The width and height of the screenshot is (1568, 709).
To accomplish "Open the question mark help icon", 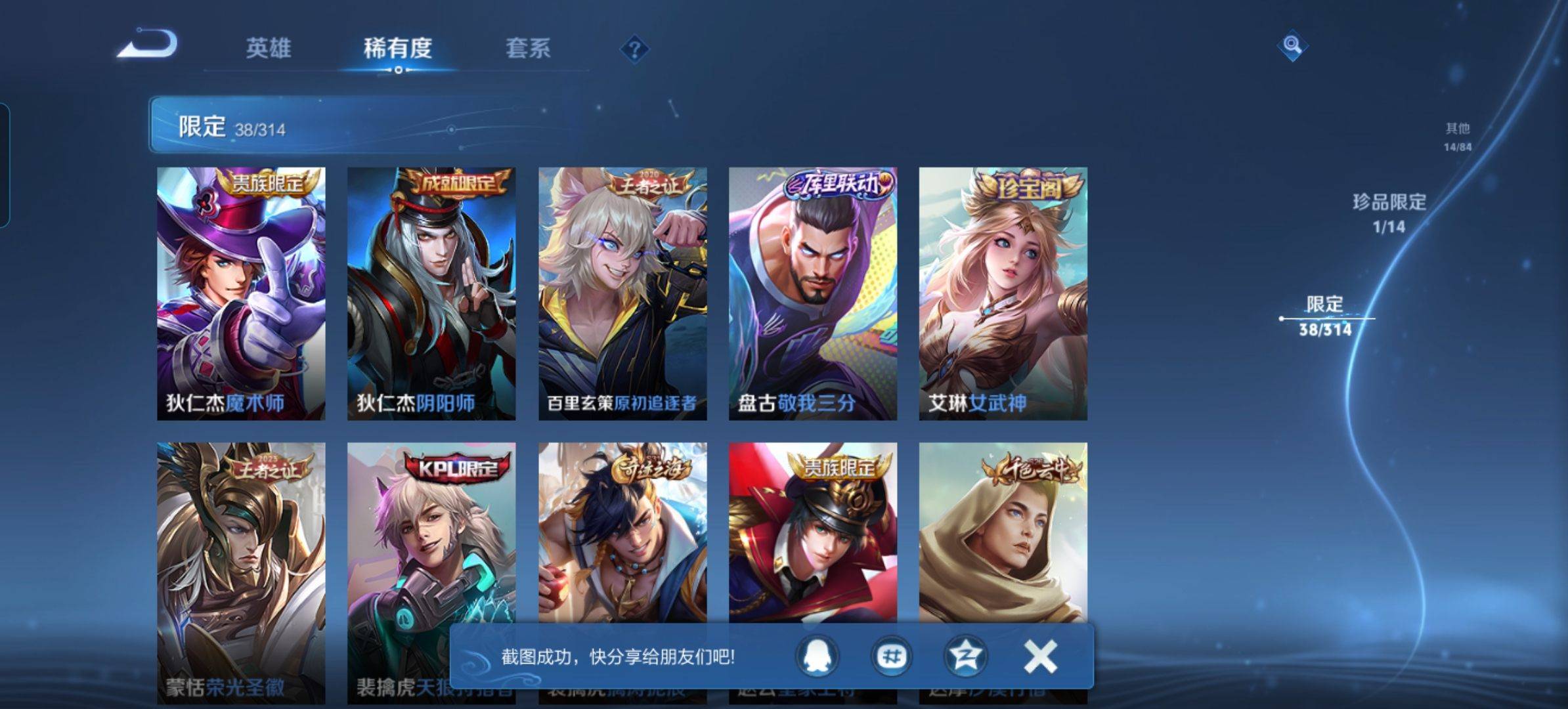I will click(634, 49).
